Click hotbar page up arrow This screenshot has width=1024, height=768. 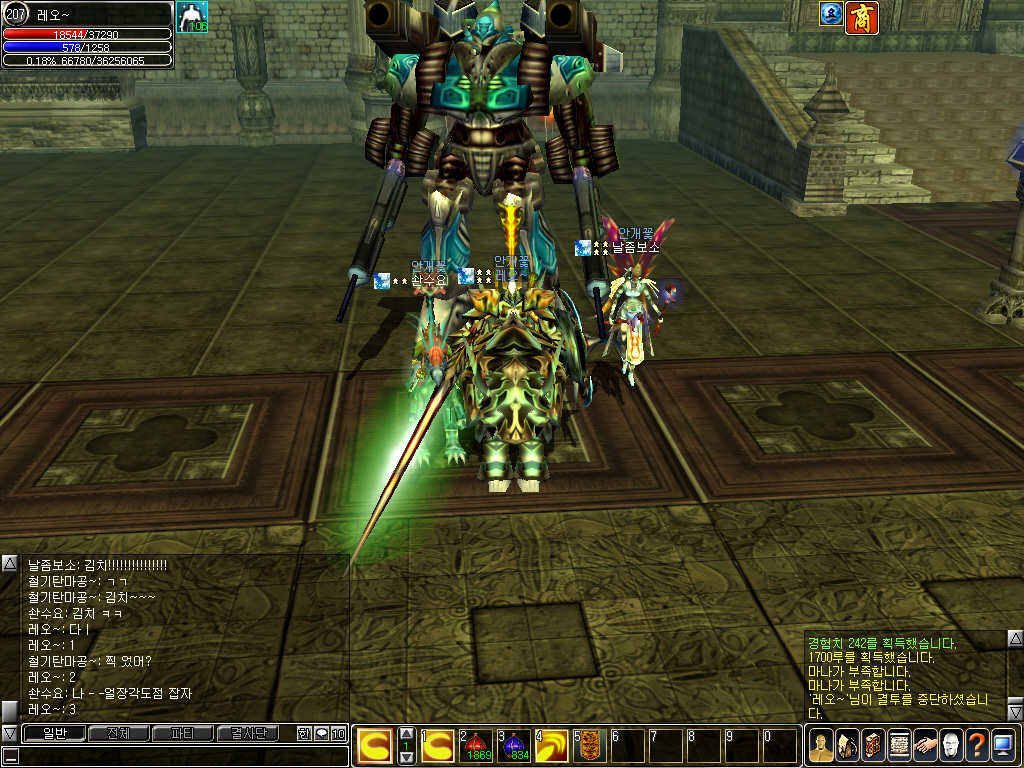(406, 733)
